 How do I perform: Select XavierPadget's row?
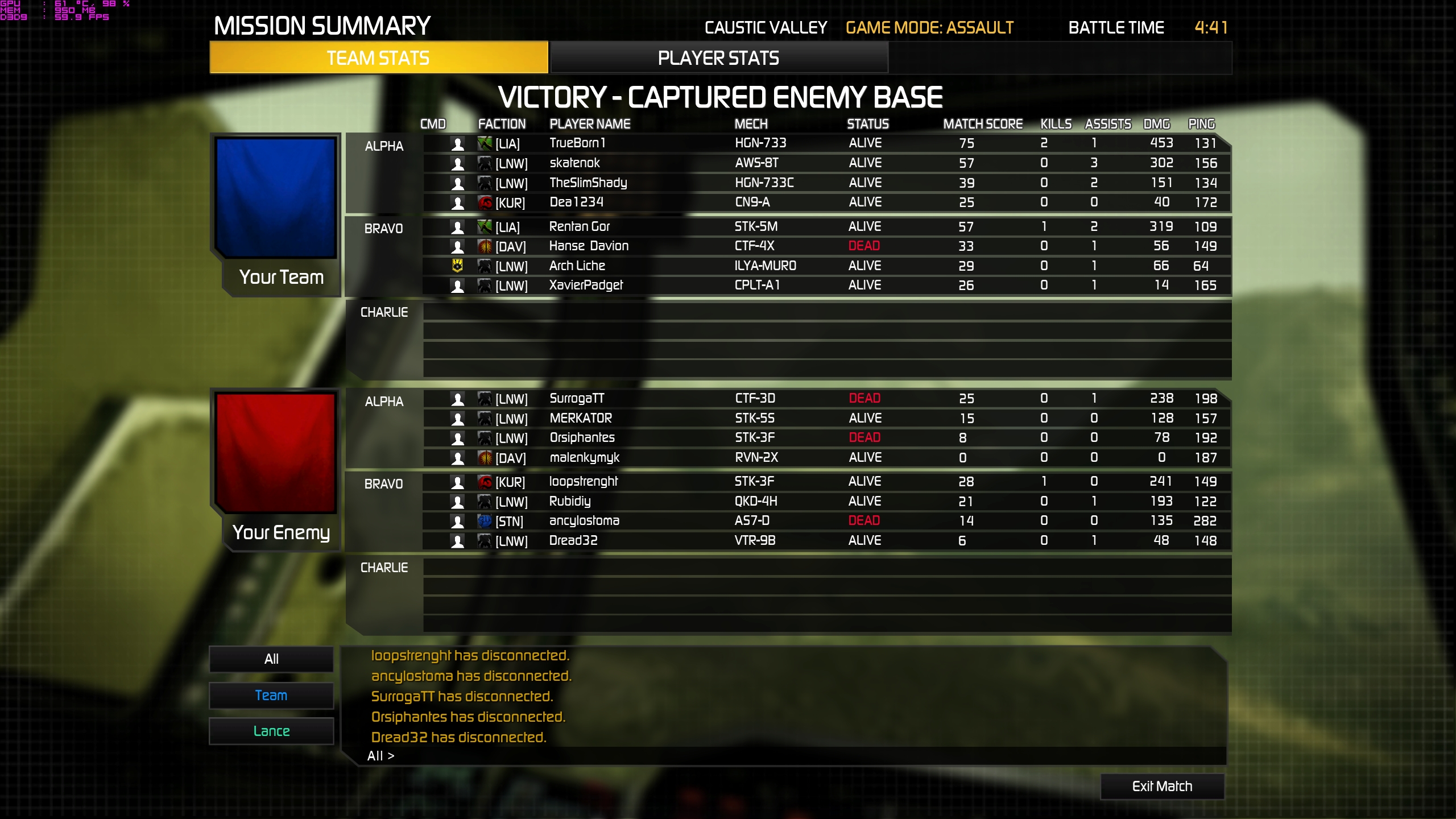tap(586, 286)
